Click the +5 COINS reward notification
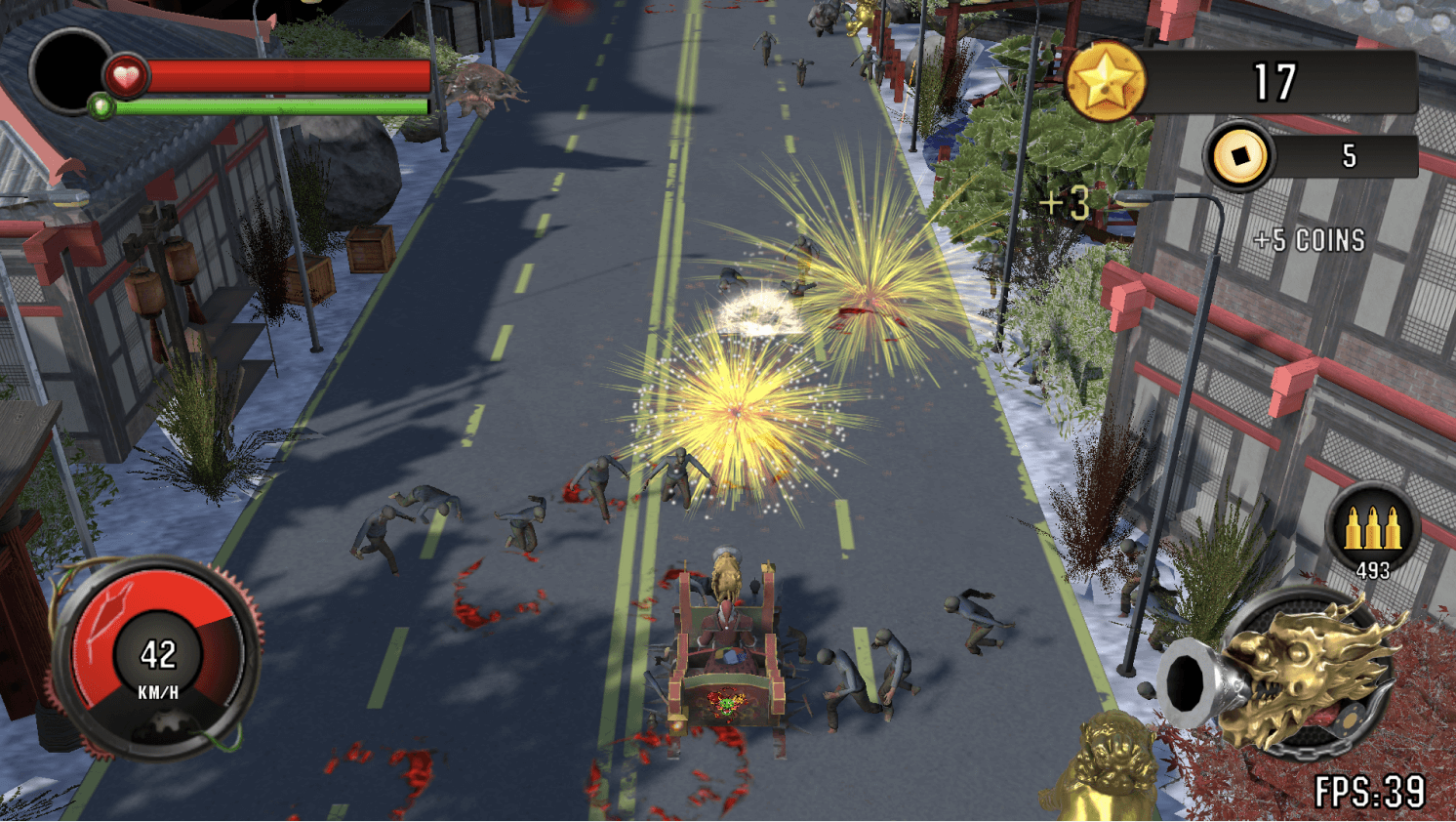 (x=1308, y=240)
